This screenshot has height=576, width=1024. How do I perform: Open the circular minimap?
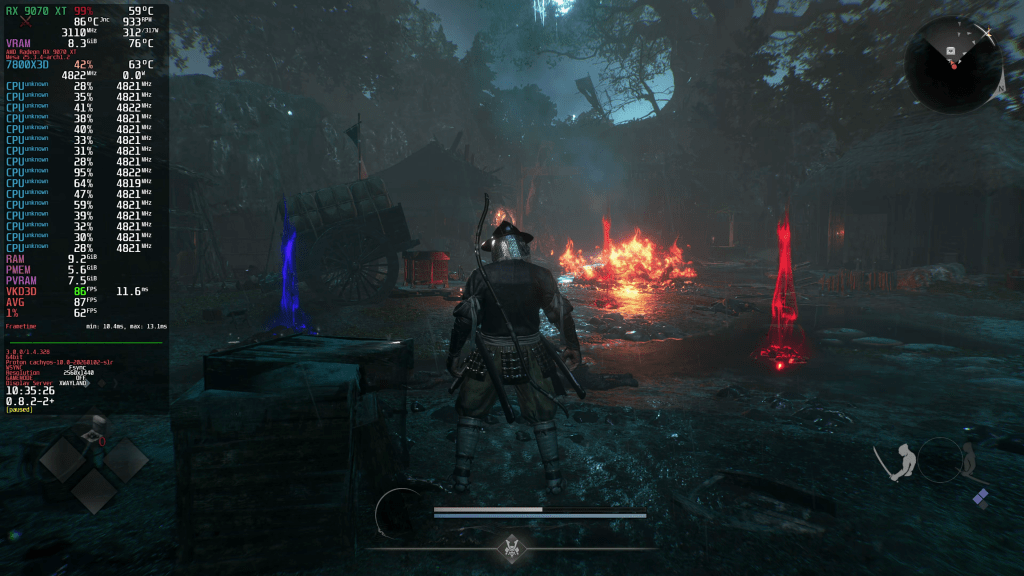click(952, 65)
